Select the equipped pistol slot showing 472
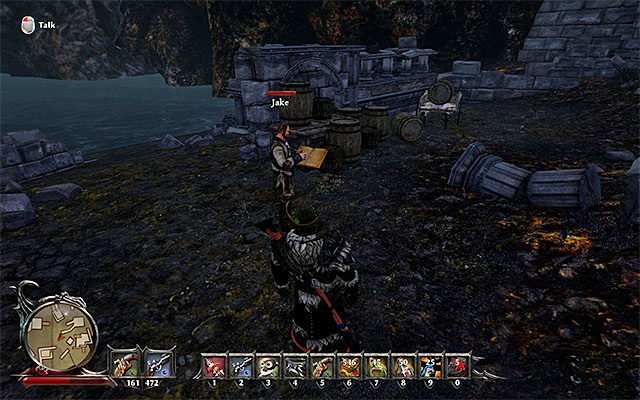The height and width of the screenshot is (400, 640). click(x=159, y=363)
